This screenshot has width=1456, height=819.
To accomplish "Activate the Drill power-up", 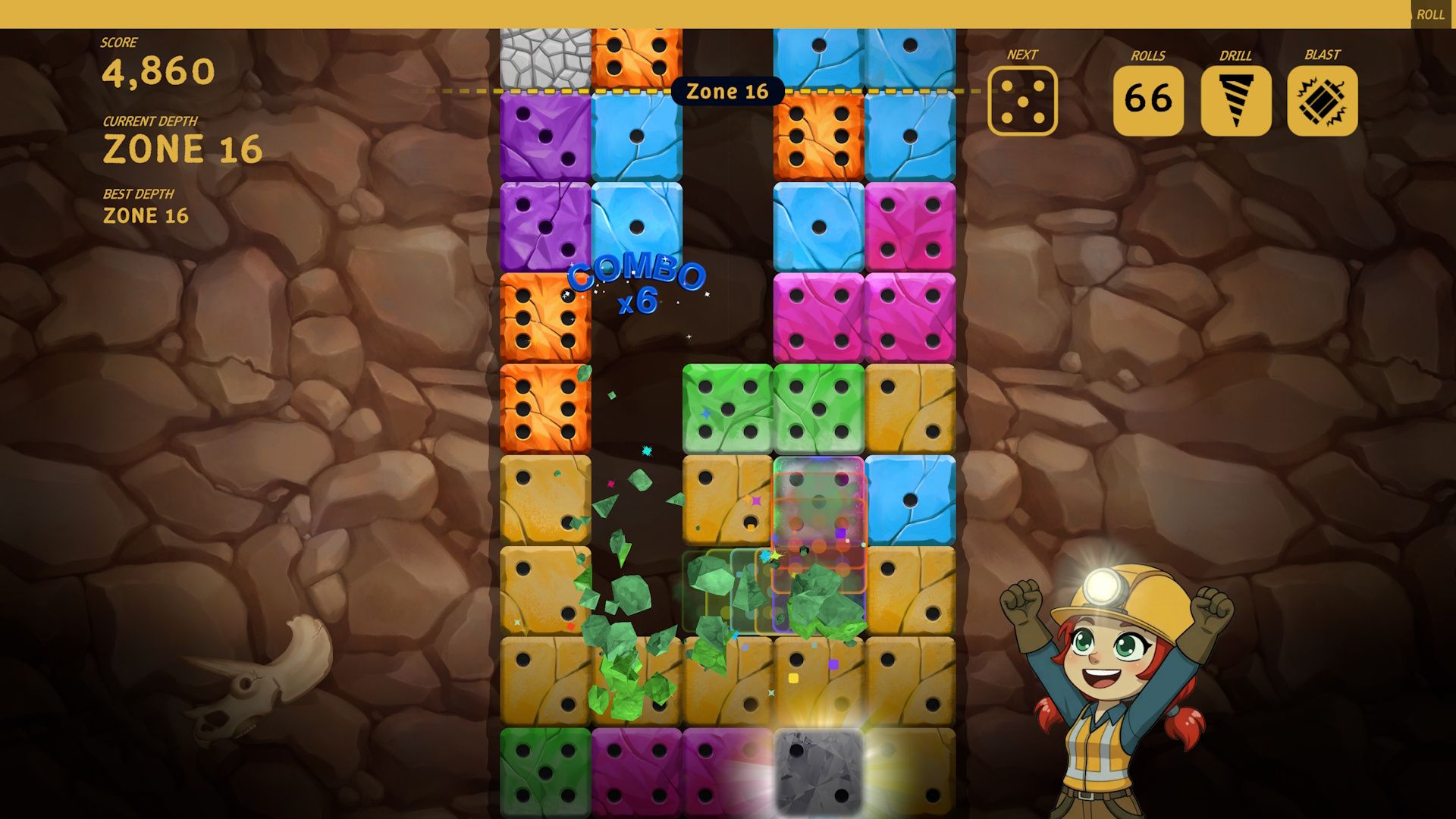I will 1235,101.
